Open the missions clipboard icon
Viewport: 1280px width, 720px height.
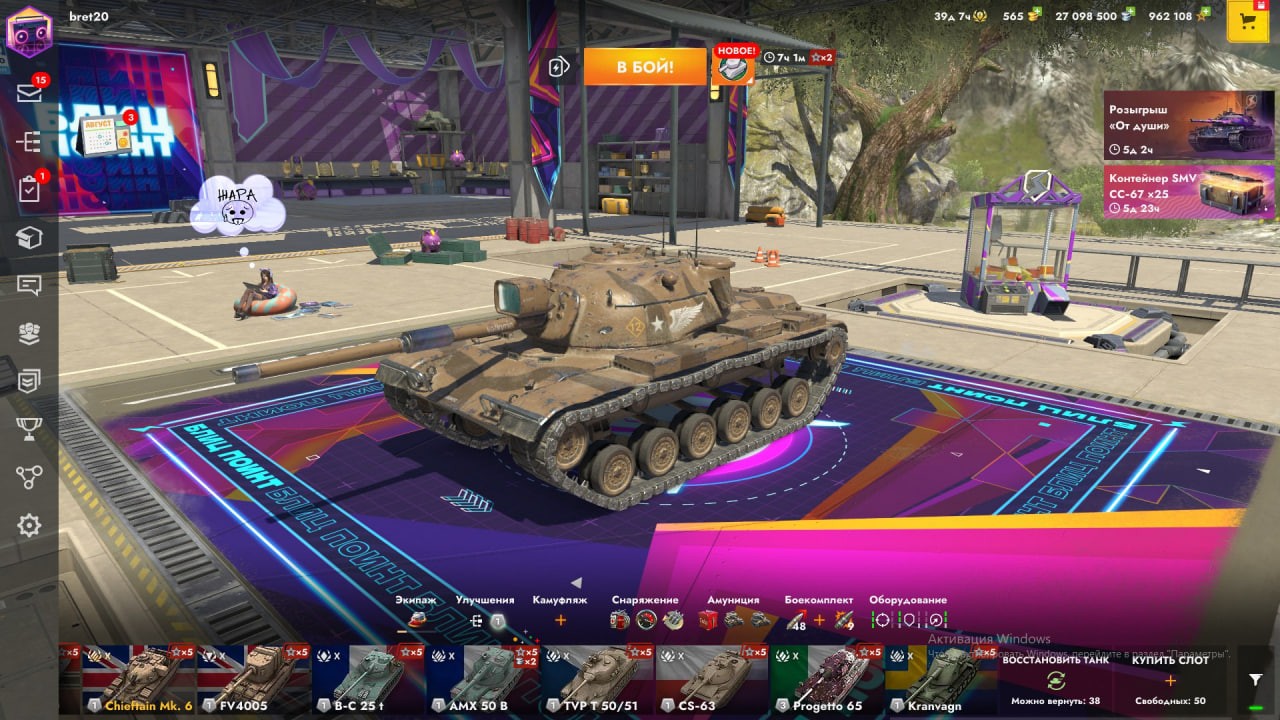29,190
